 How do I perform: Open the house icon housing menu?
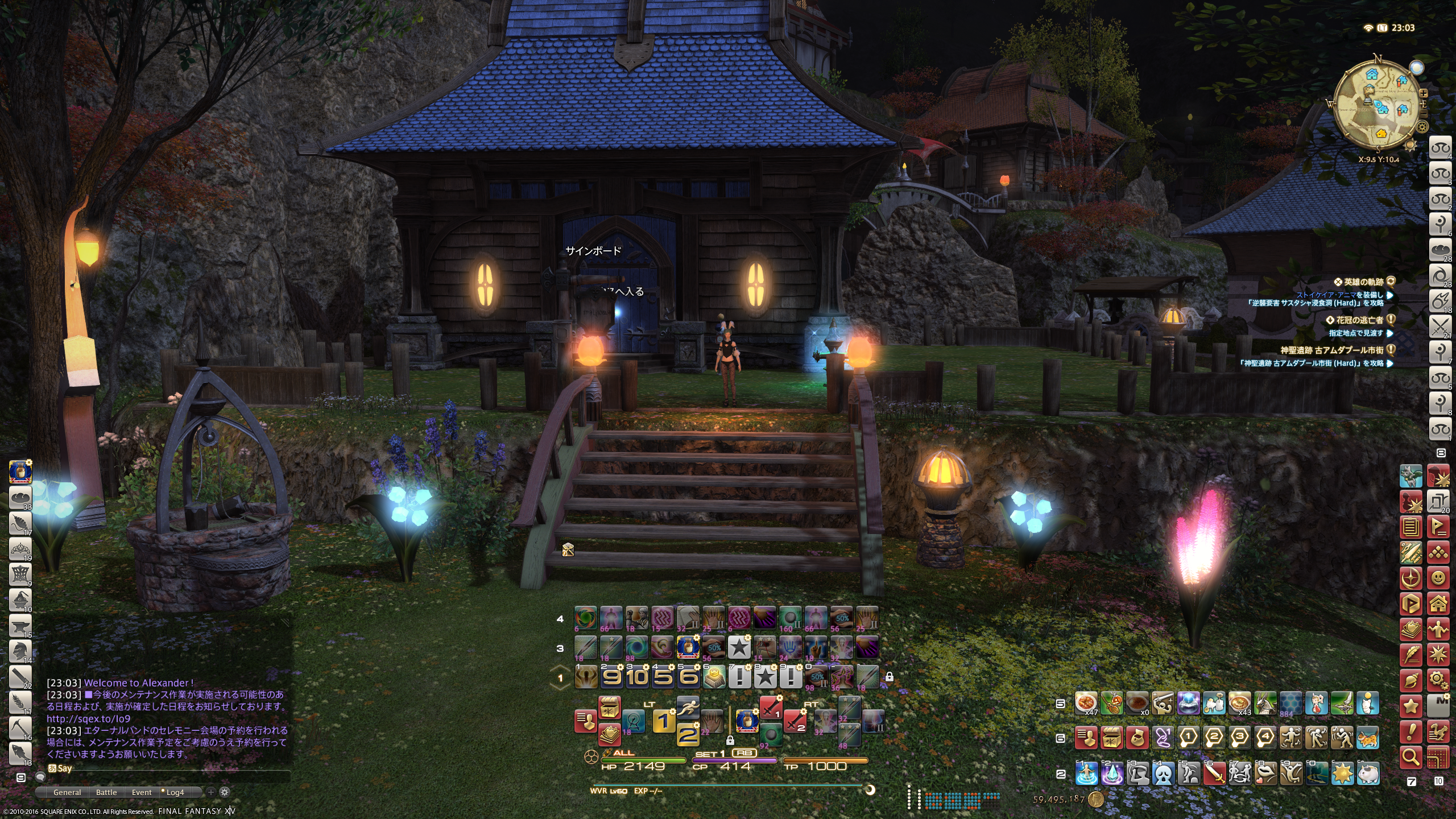tap(1438, 603)
